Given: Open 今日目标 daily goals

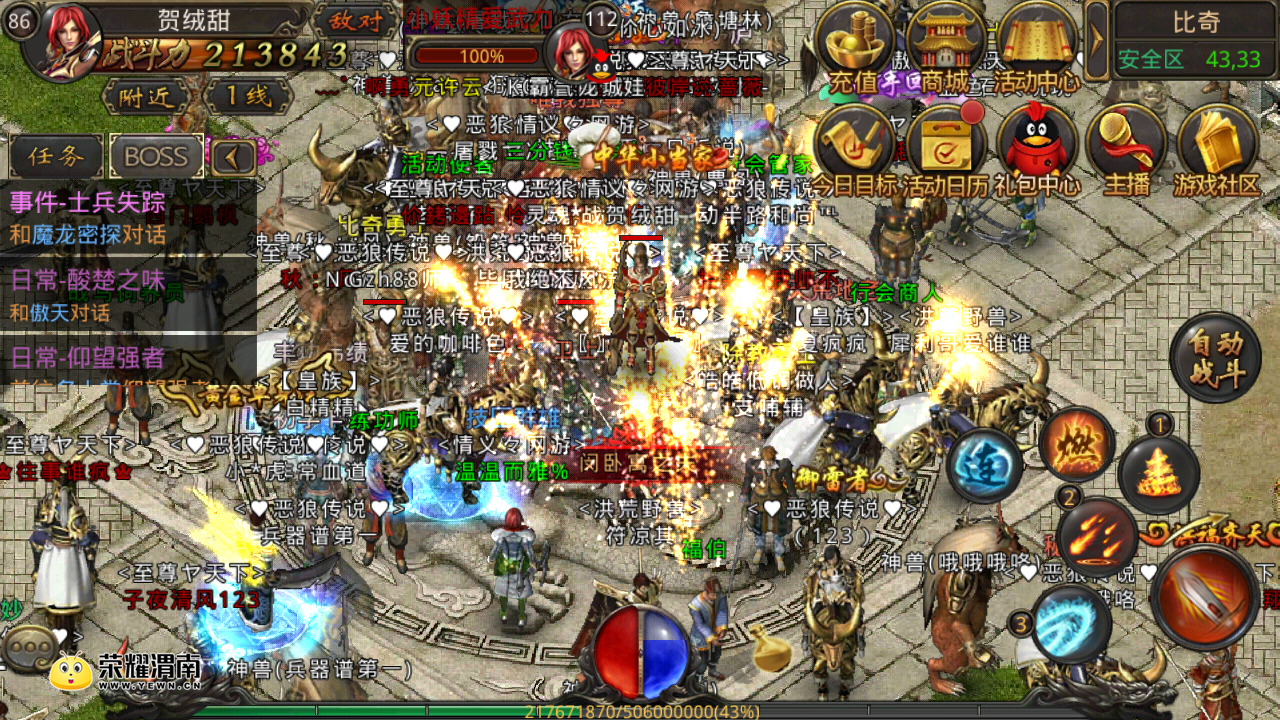Looking at the screenshot, I should (x=853, y=150).
